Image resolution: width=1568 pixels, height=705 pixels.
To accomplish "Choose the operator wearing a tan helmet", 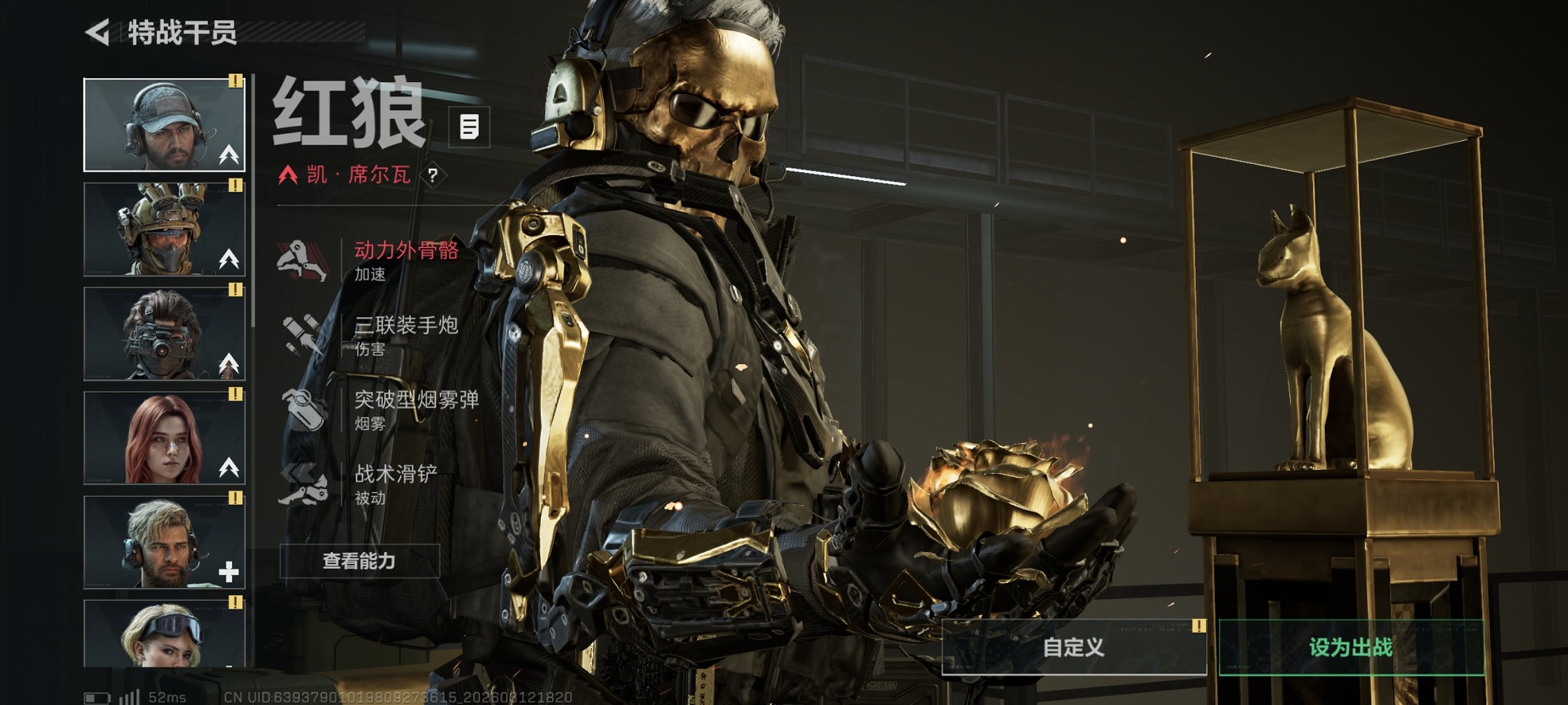I will pyautogui.click(x=164, y=229).
